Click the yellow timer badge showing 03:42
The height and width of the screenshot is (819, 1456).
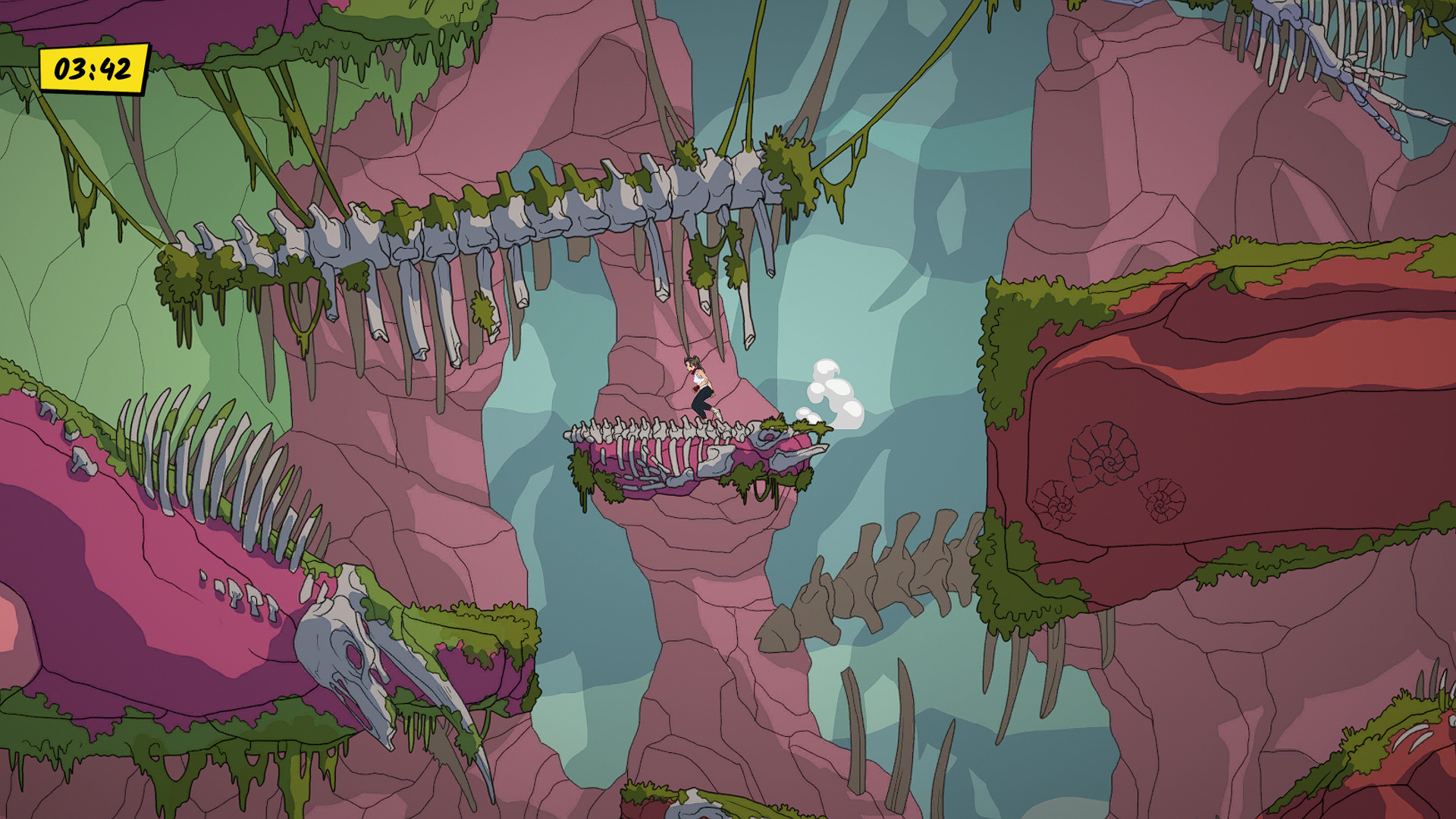pyautogui.click(x=93, y=69)
